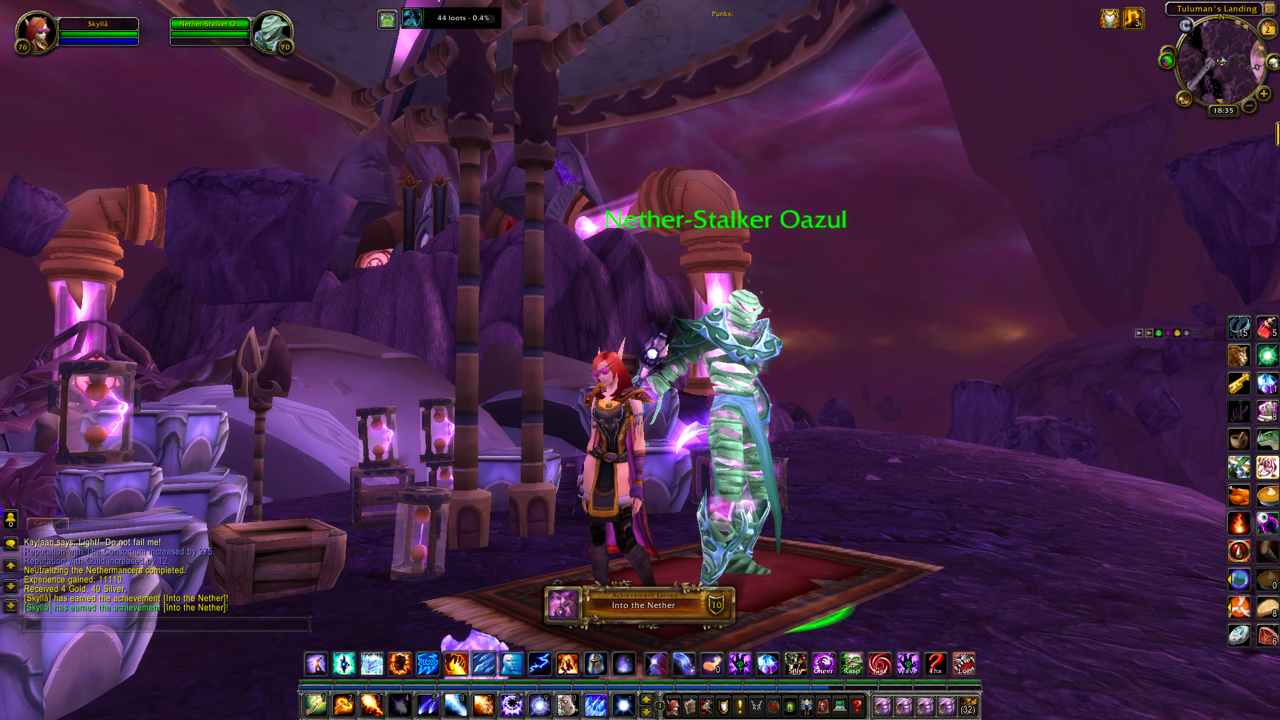
Task: Zoom out the minimap with the minus button
Action: [x=1249, y=104]
